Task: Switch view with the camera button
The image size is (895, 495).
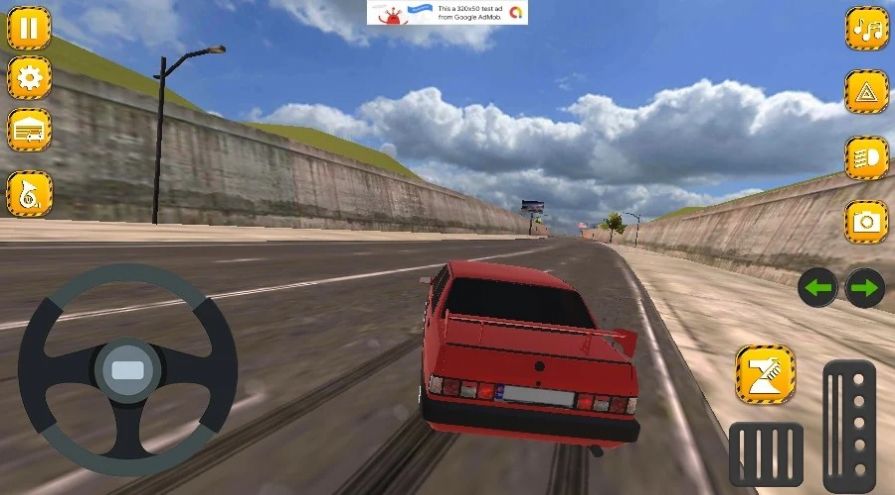Action: coord(866,222)
